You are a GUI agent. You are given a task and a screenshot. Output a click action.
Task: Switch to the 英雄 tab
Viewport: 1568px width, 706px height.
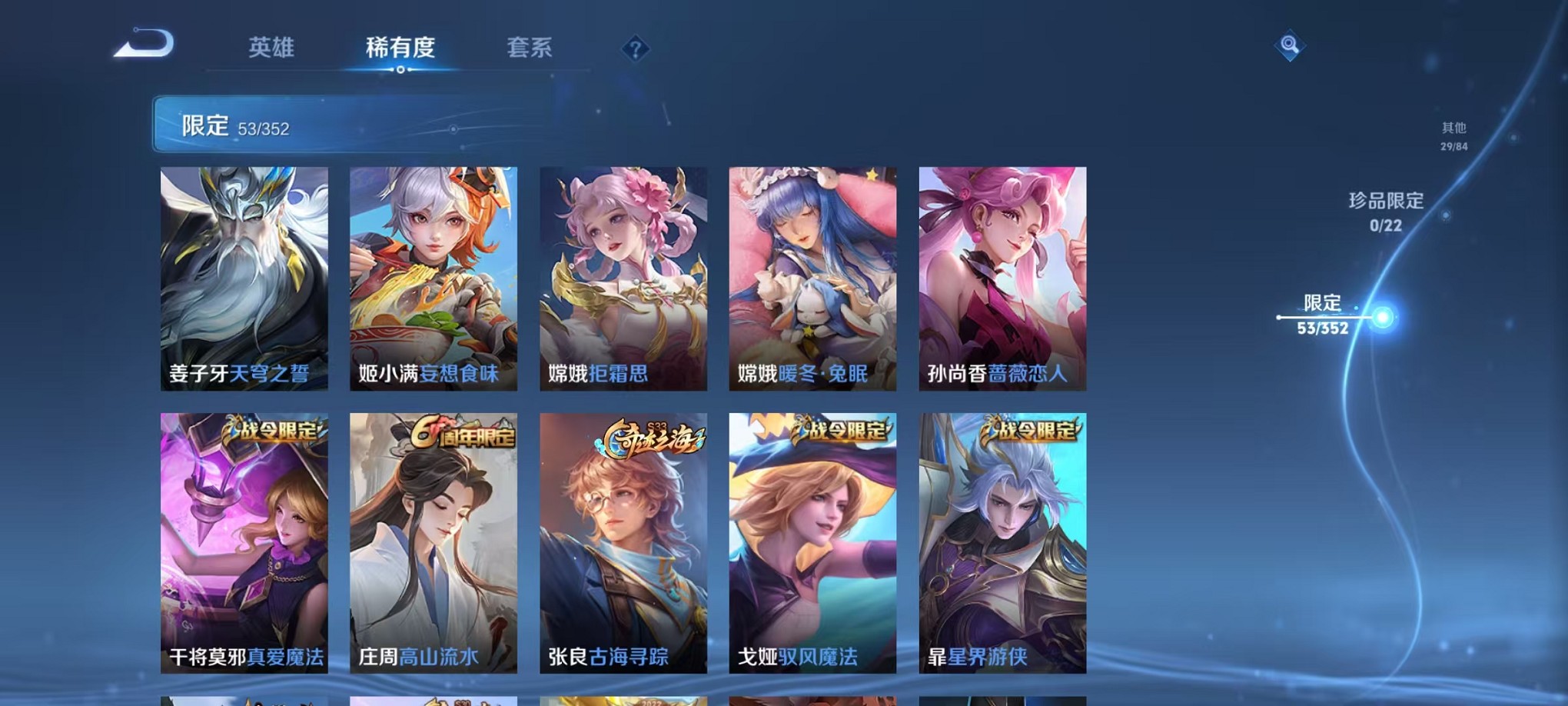(x=271, y=48)
